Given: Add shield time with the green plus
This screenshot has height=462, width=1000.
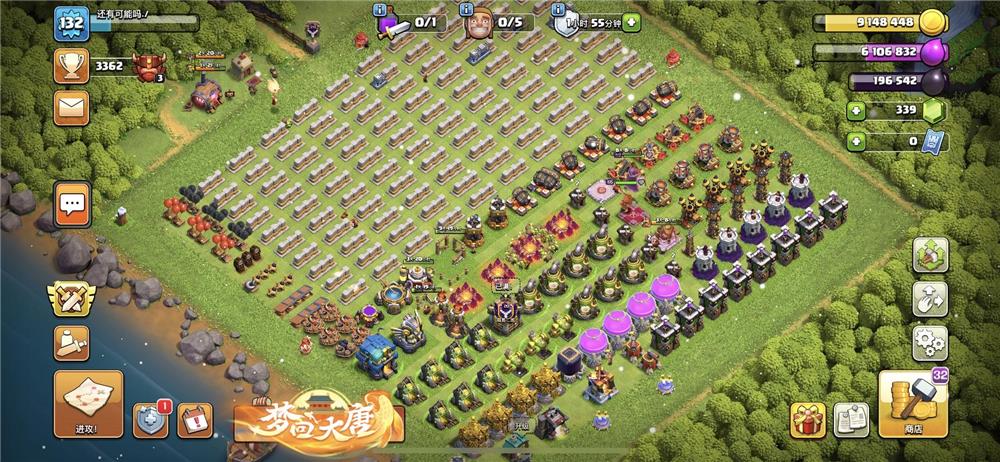Looking at the screenshot, I should coord(856,141).
